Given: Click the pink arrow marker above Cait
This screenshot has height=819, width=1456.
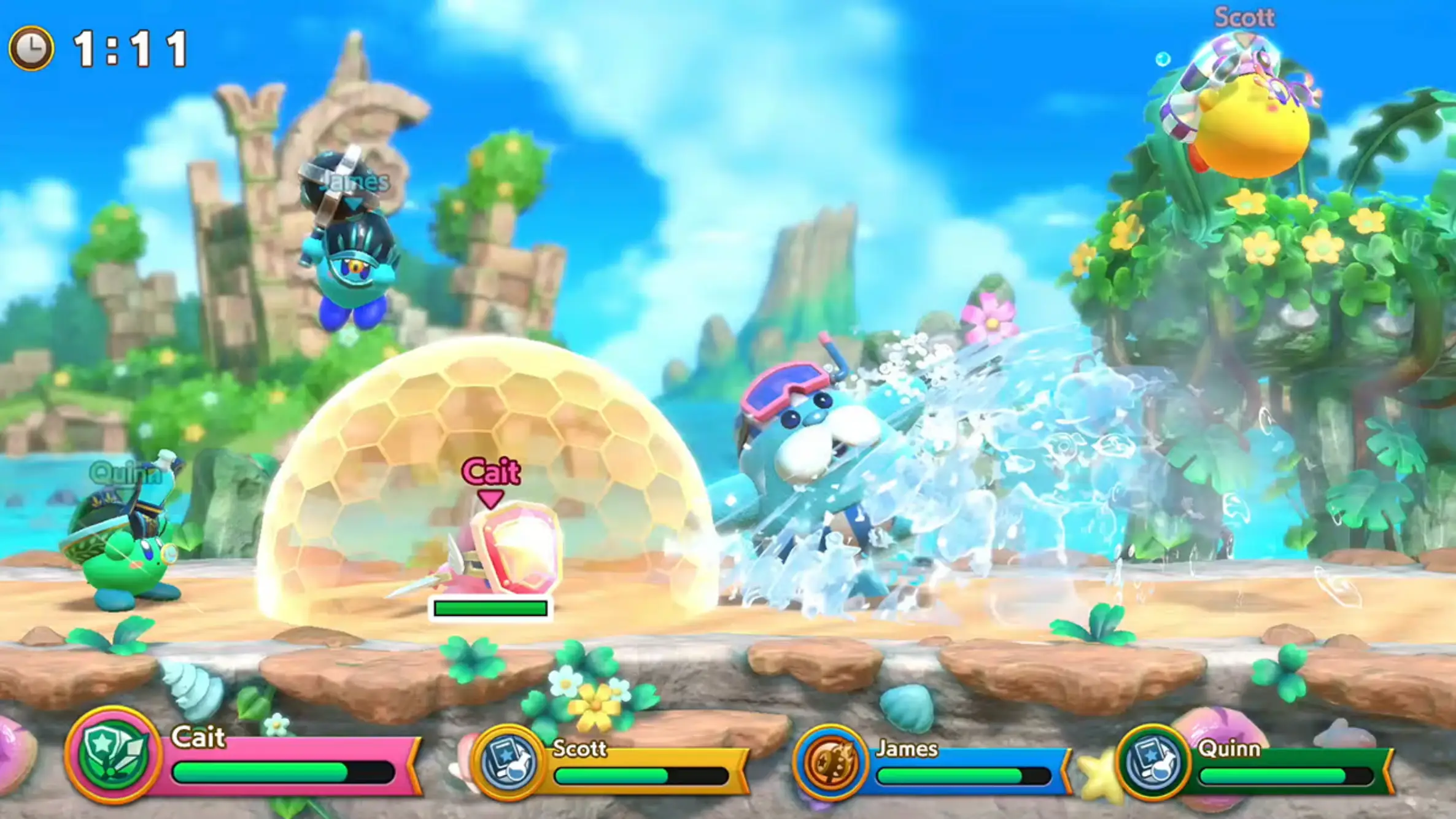Looking at the screenshot, I should 490,496.
